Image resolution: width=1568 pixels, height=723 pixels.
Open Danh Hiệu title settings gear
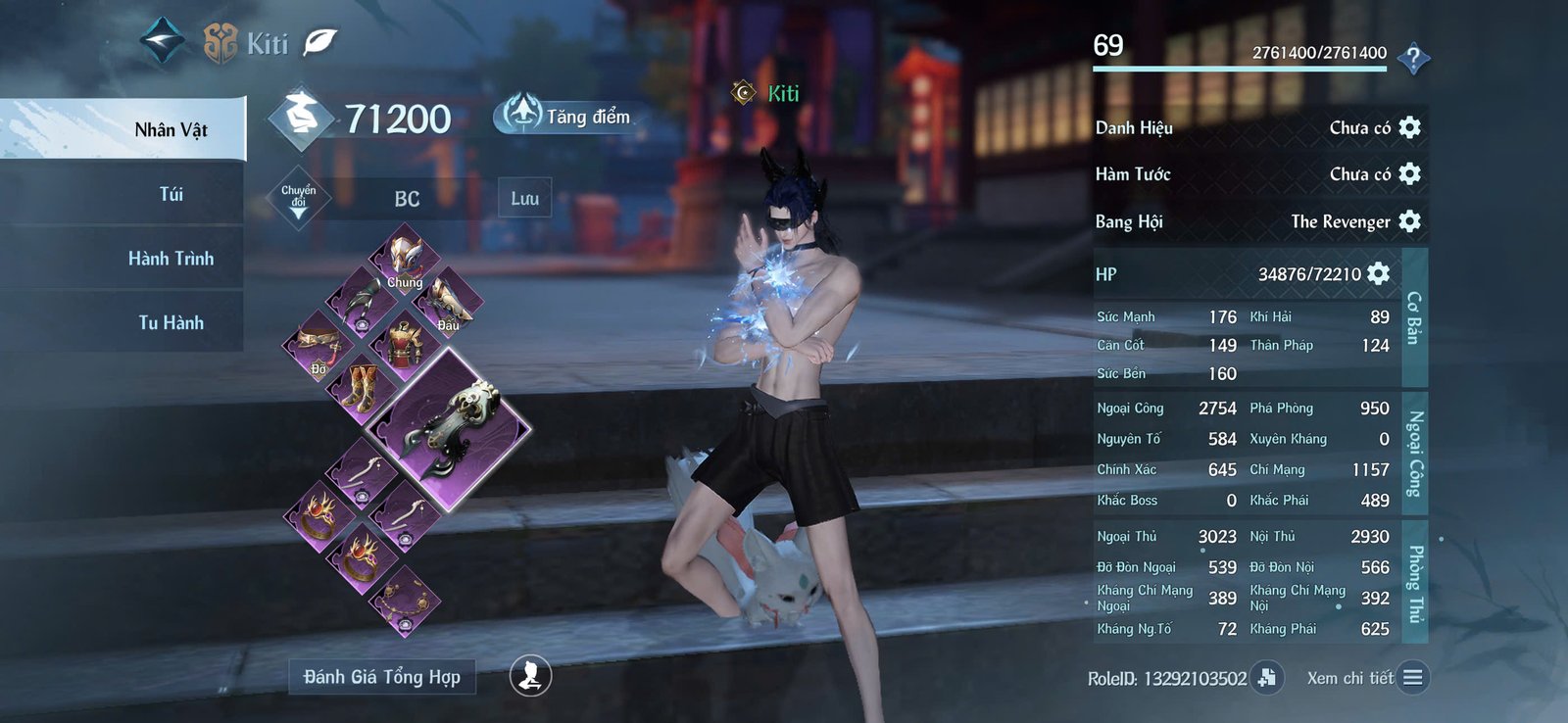point(1409,127)
